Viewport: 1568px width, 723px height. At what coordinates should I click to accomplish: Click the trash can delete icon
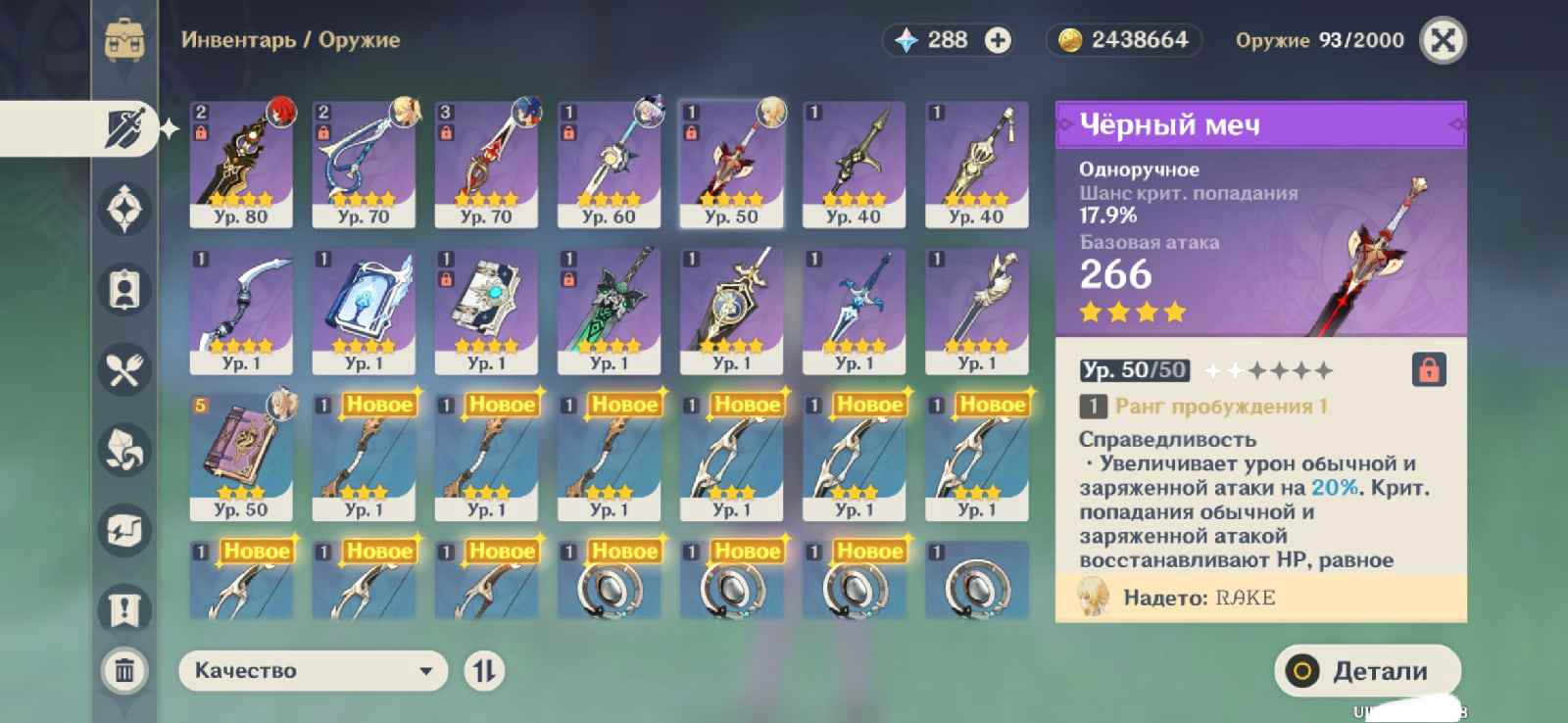tap(124, 671)
